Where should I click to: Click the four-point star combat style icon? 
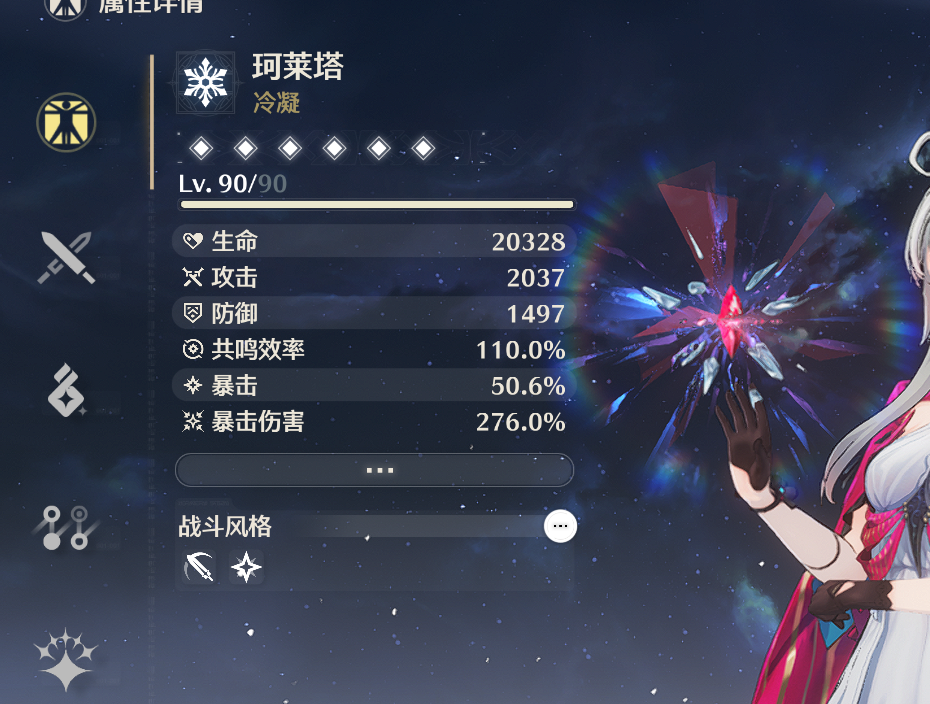[x=246, y=568]
